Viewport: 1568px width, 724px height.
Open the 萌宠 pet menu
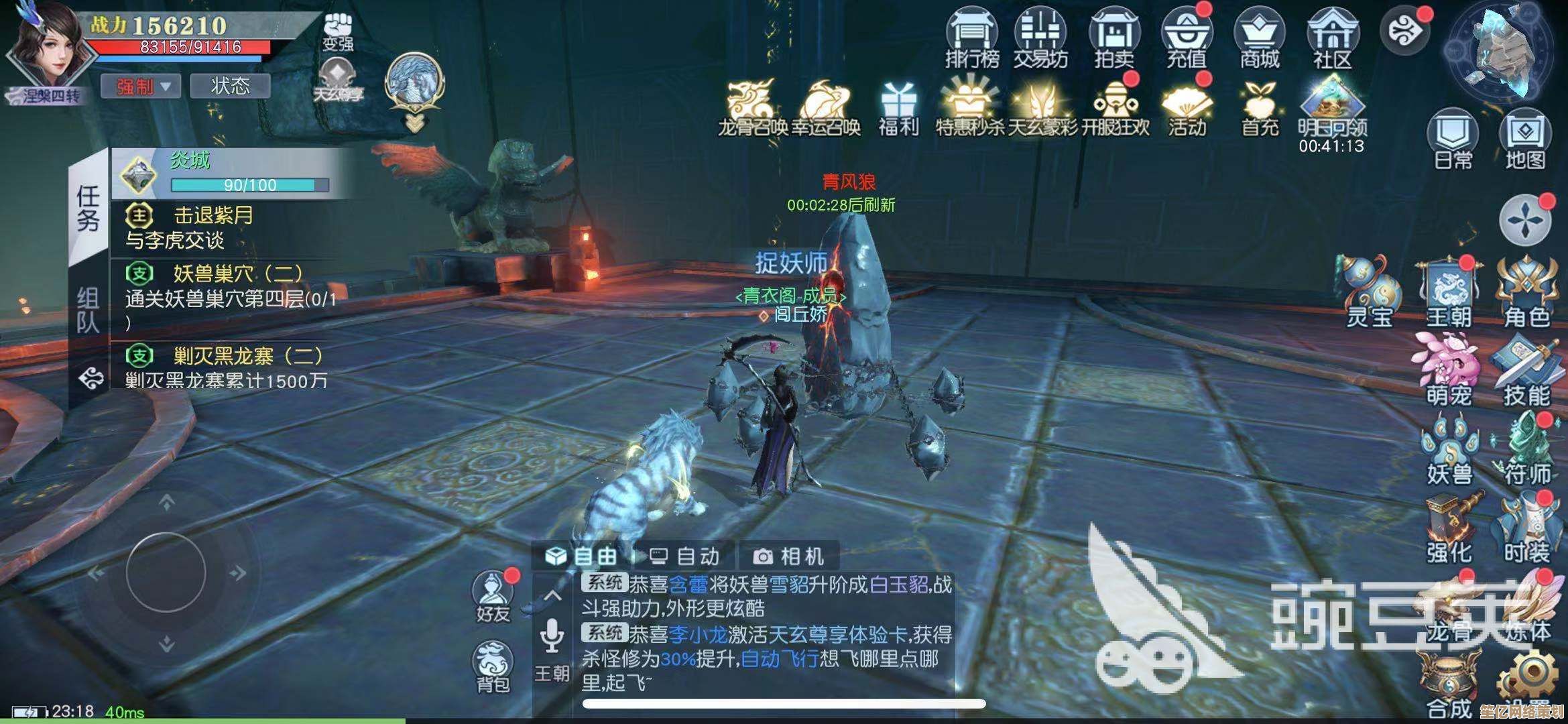click(1448, 372)
